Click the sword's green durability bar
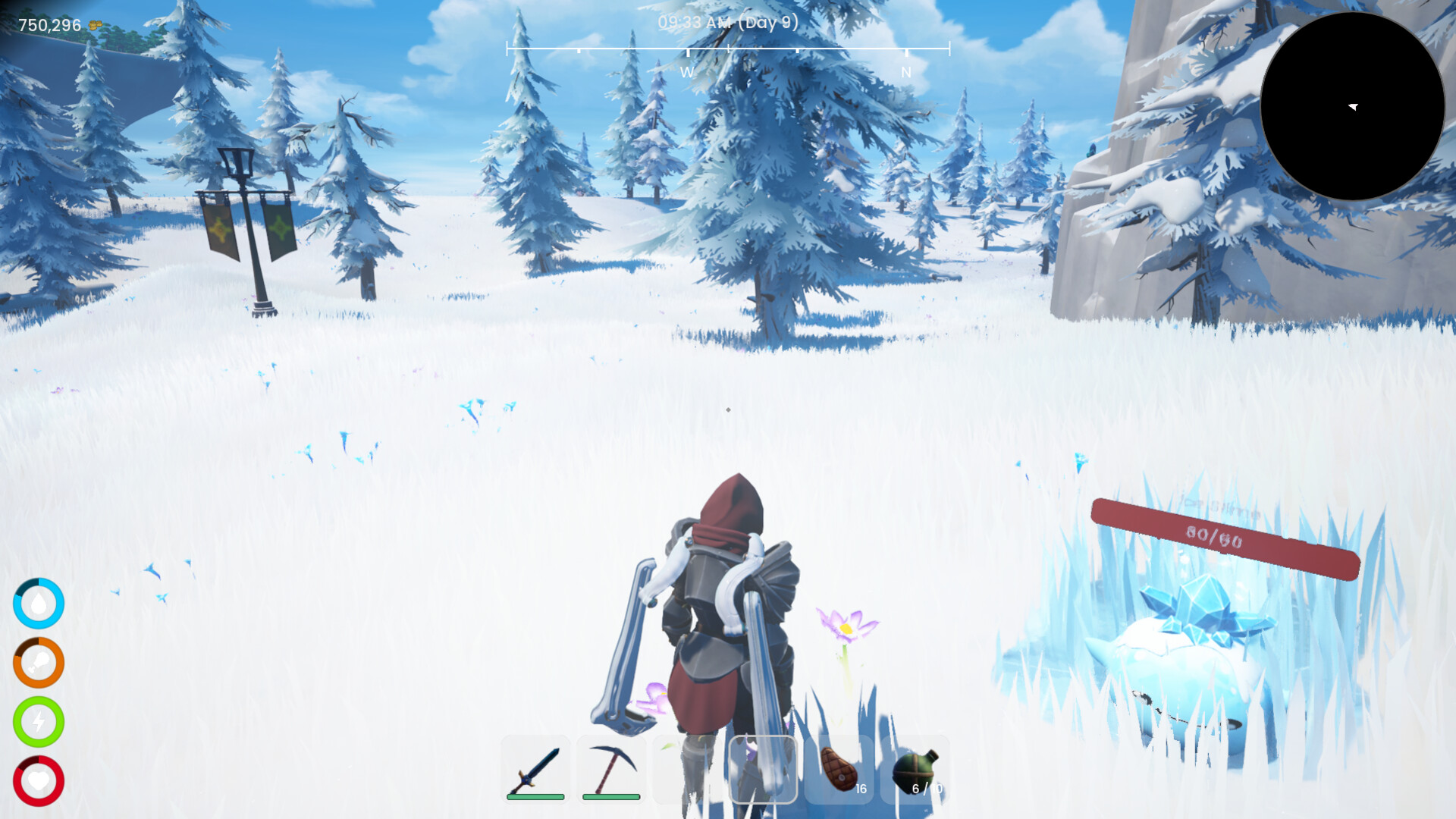Viewport: 1456px width, 819px height. [x=535, y=798]
